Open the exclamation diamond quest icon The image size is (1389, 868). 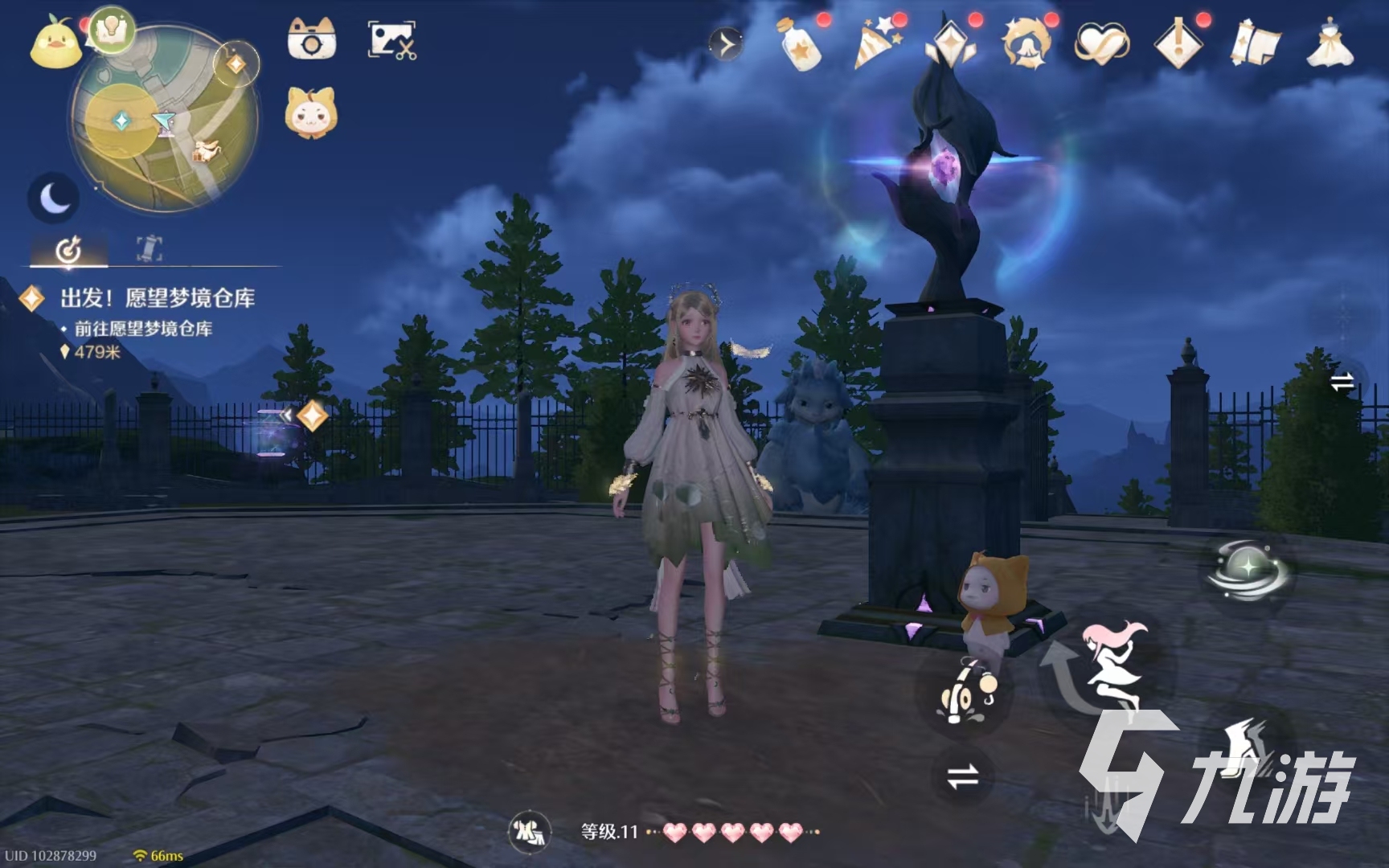[x=1178, y=44]
